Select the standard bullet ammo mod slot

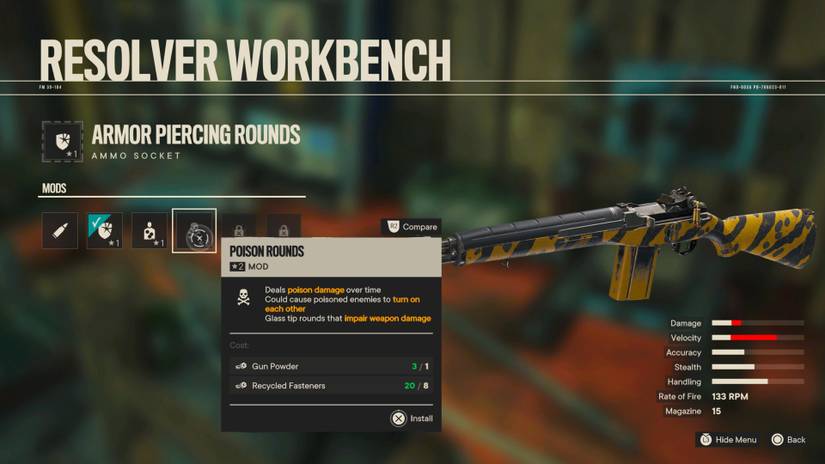pyautogui.click(x=60, y=231)
